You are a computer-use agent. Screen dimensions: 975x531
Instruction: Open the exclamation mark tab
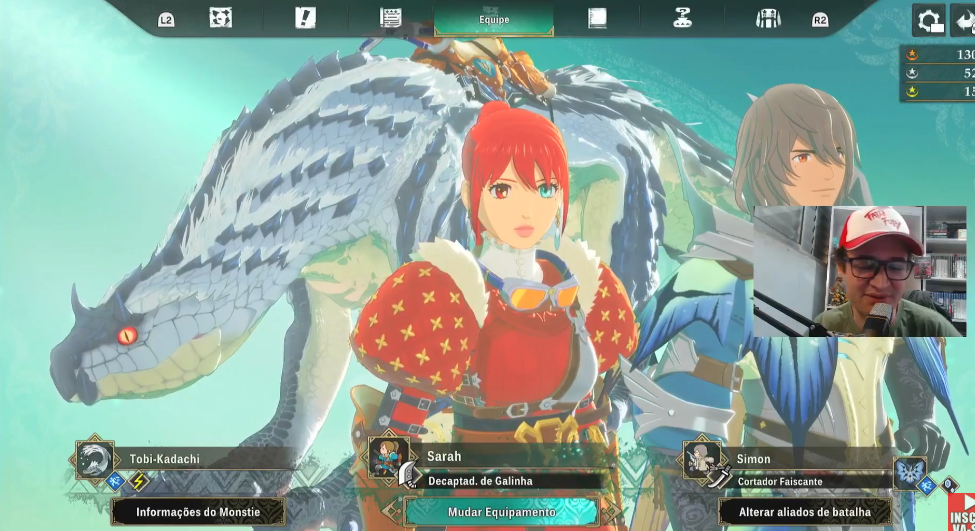[305, 18]
